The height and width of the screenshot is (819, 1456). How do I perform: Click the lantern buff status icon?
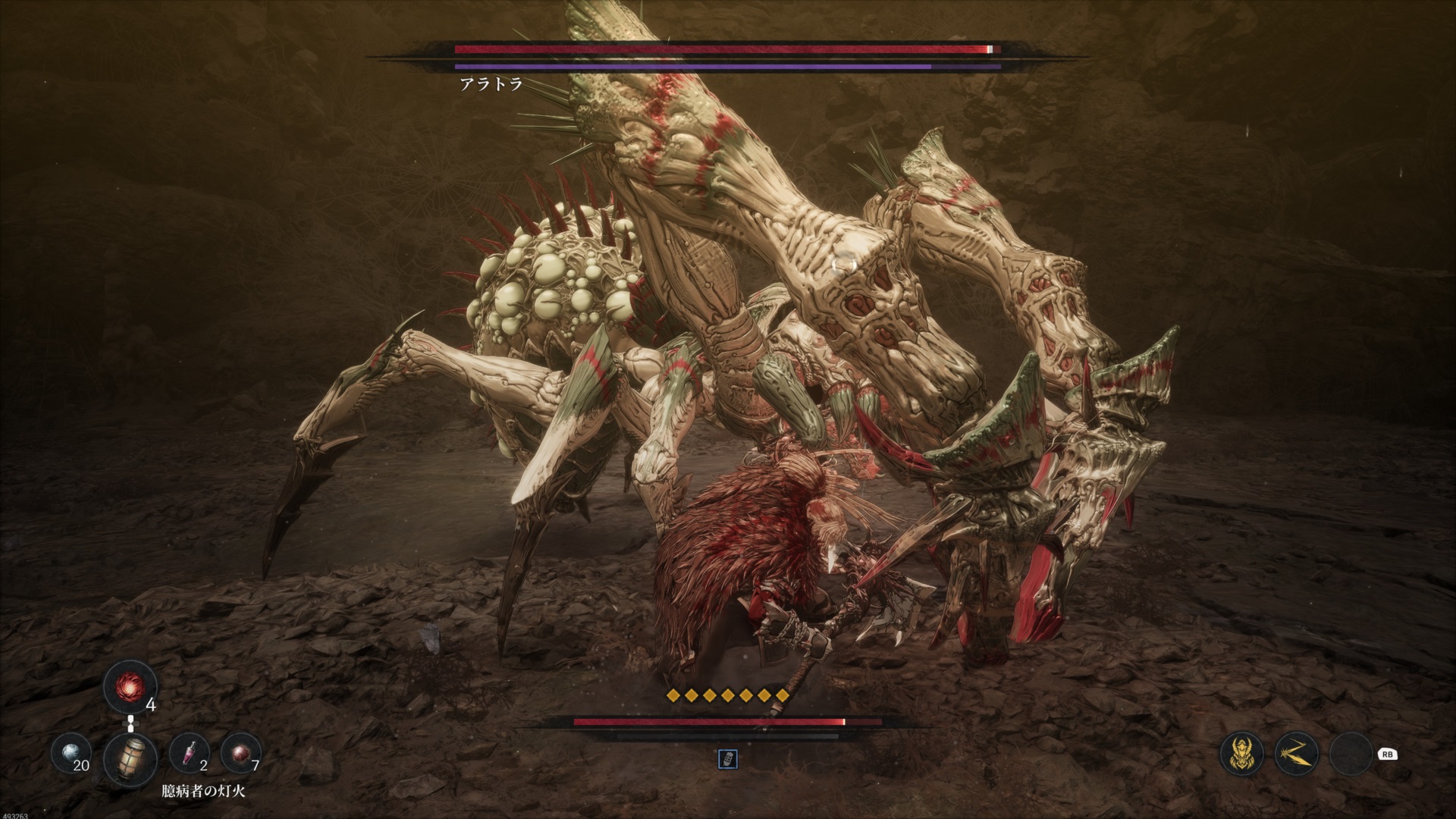727,760
